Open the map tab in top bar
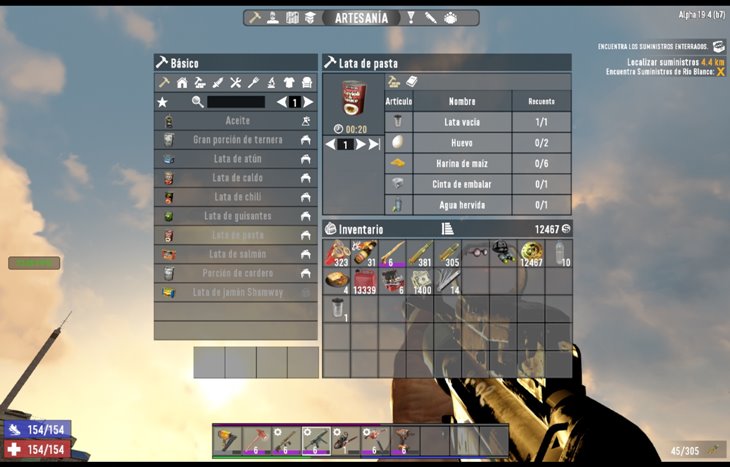This screenshot has width=730, height=467. pos(293,18)
